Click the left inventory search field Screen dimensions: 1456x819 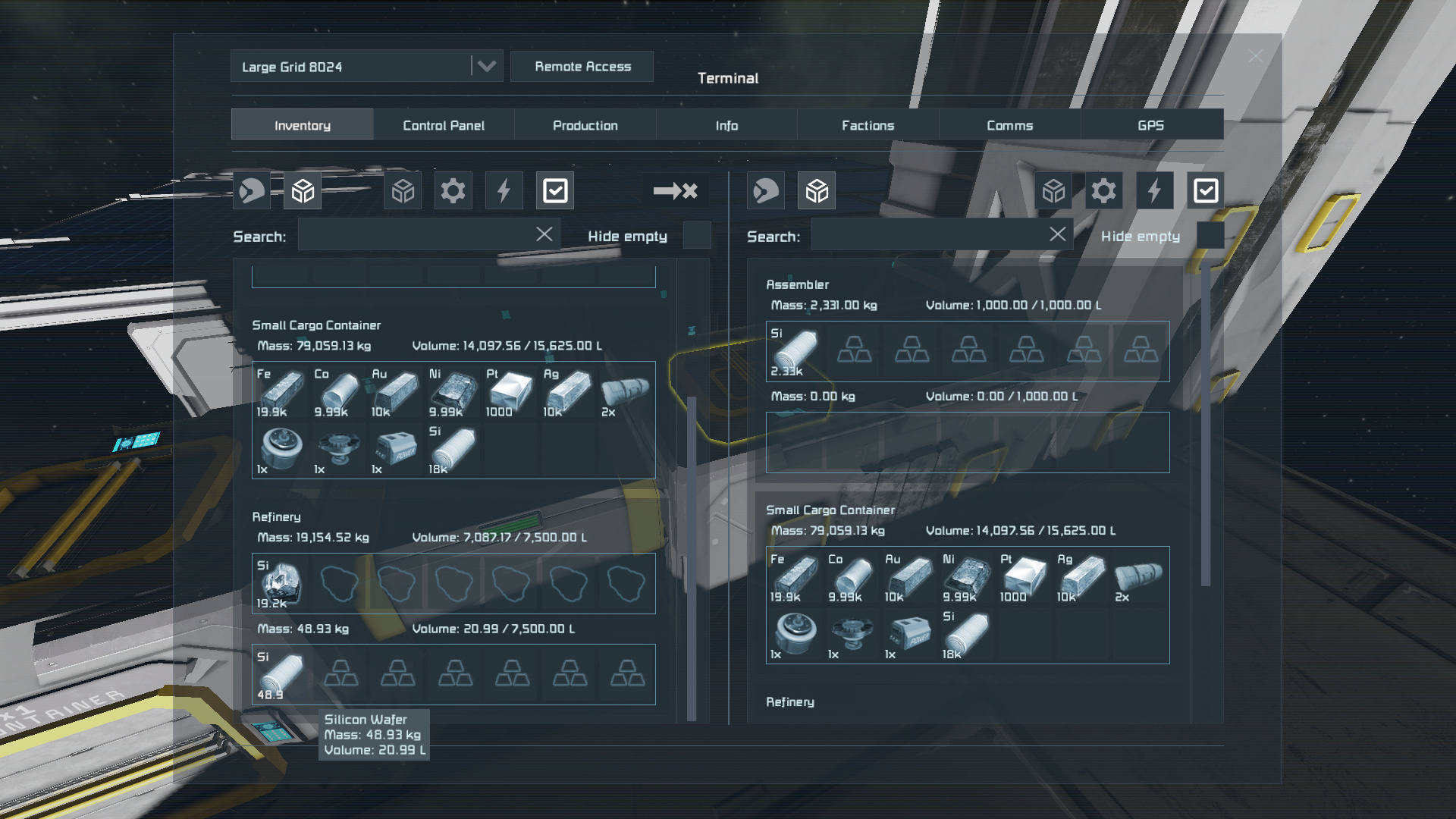tap(416, 236)
